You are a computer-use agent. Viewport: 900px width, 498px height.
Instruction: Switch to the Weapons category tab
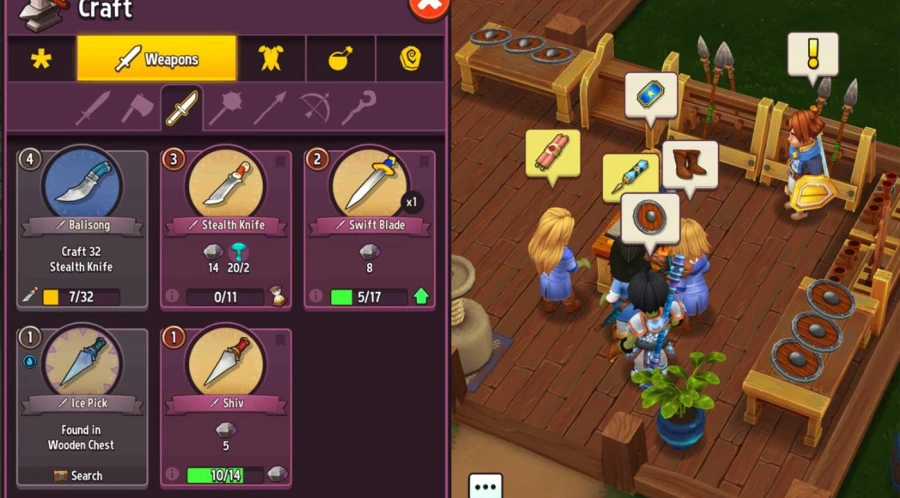[x=157, y=59]
